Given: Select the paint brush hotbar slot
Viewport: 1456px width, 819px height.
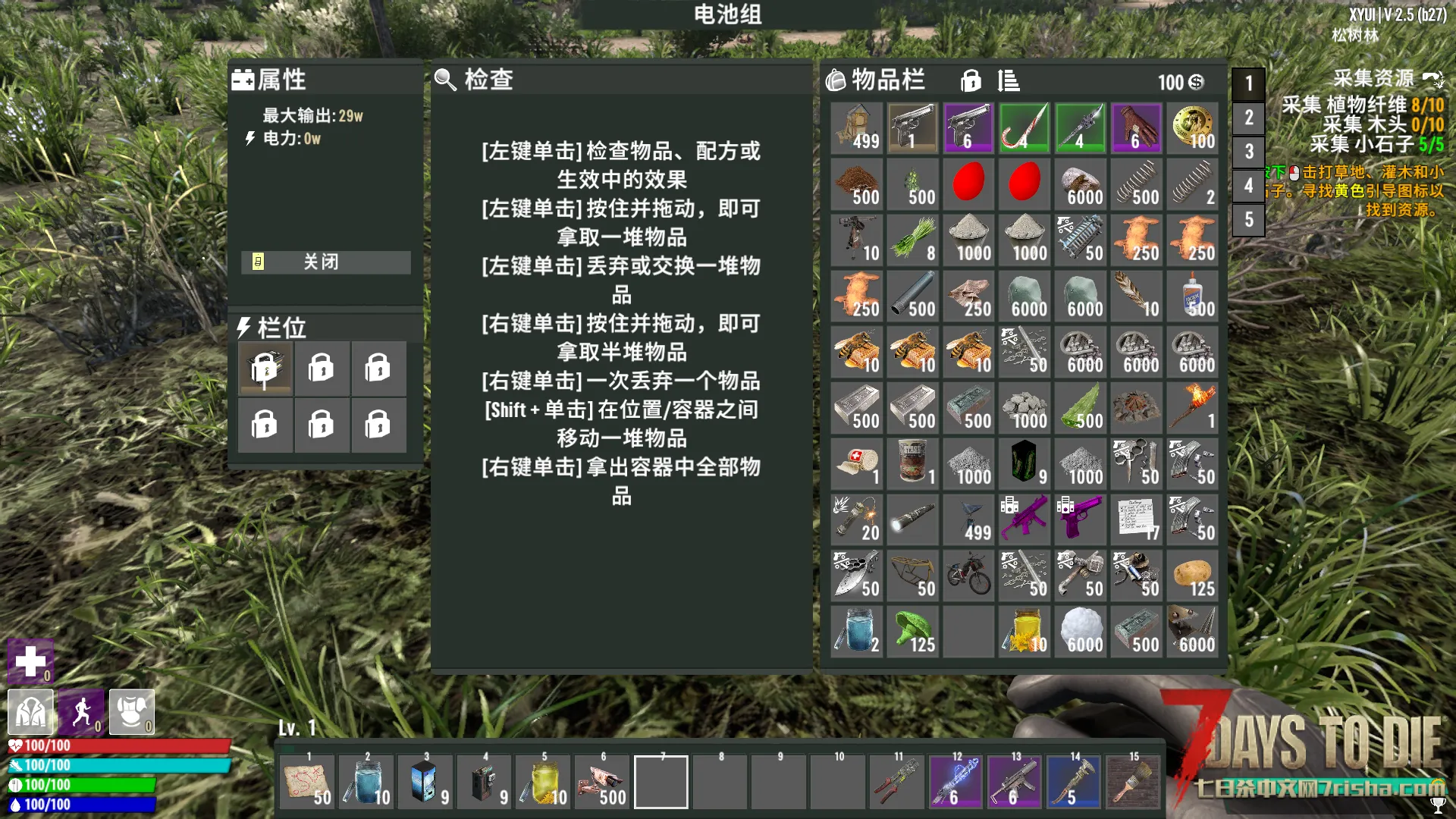Looking at the screenshot, I should coord(1133,782).
